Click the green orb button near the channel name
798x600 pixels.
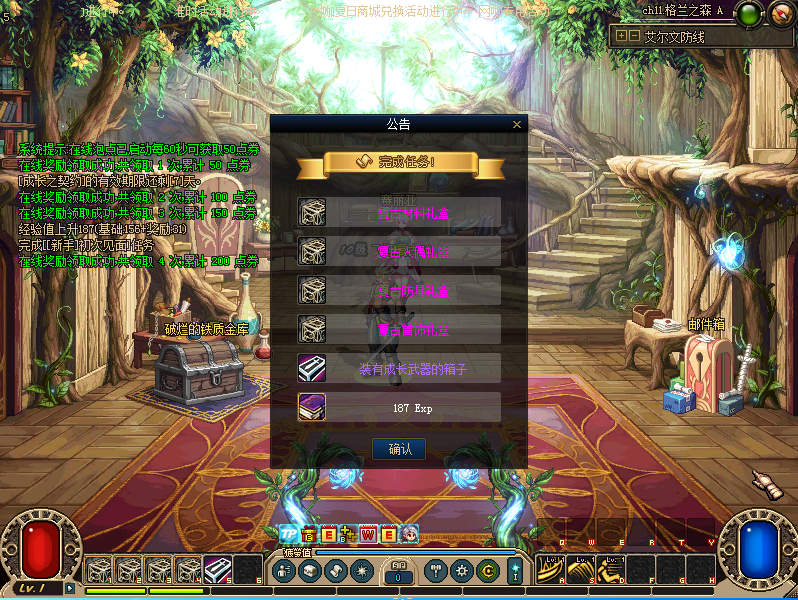point(748,13)
